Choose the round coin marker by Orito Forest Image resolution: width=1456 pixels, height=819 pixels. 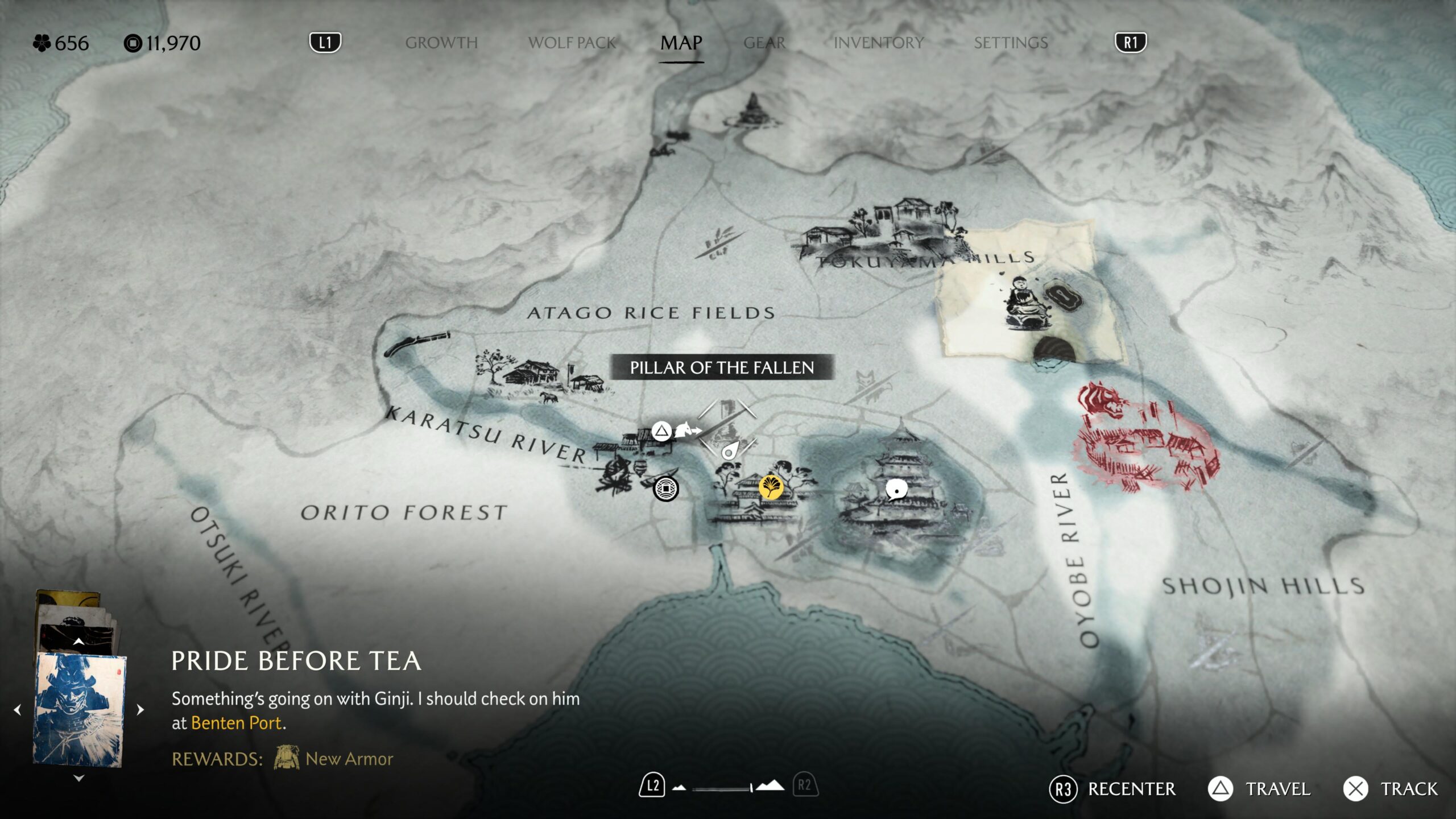tap(665, 489)
